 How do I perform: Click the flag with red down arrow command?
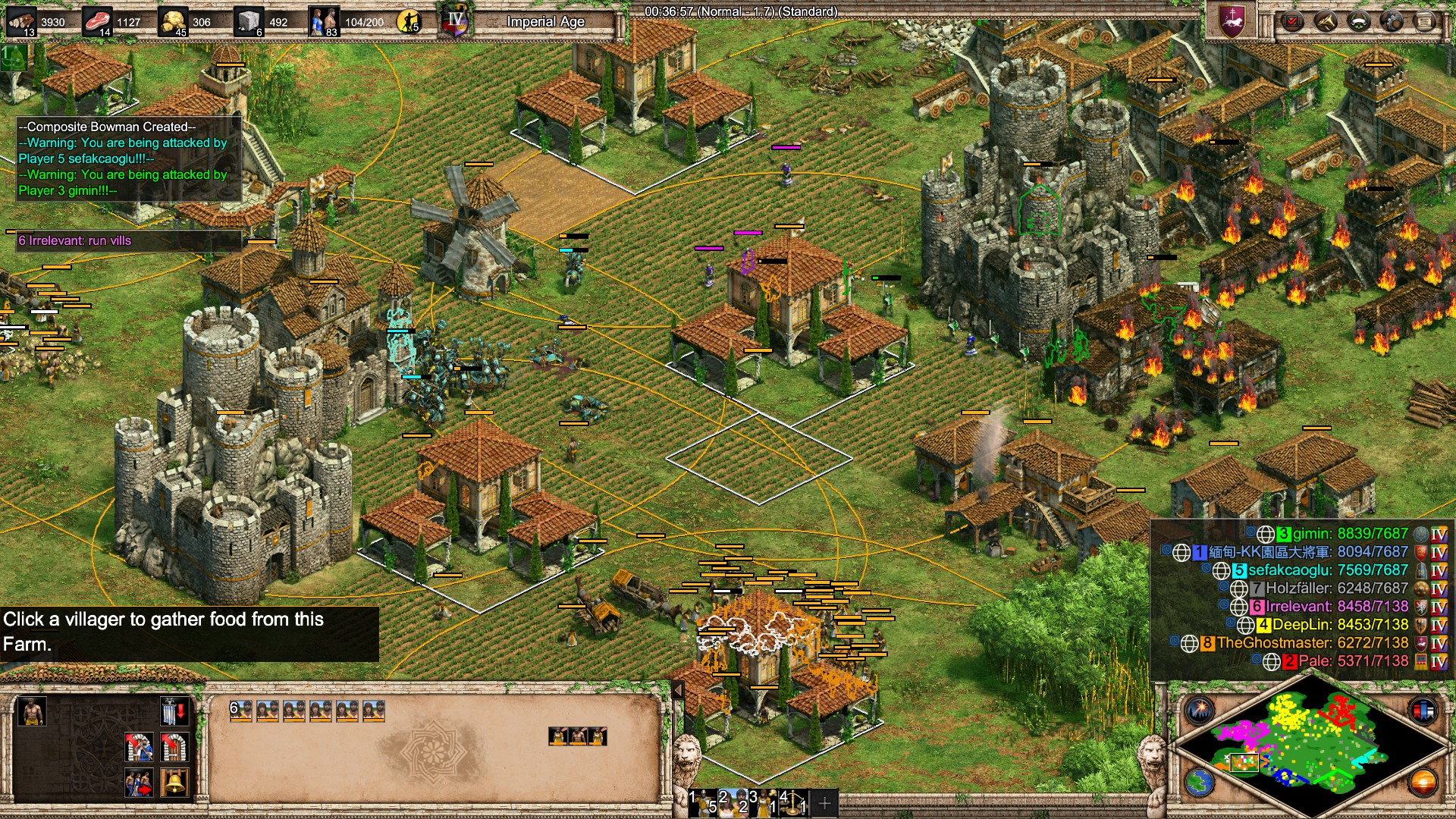point(174,712)
